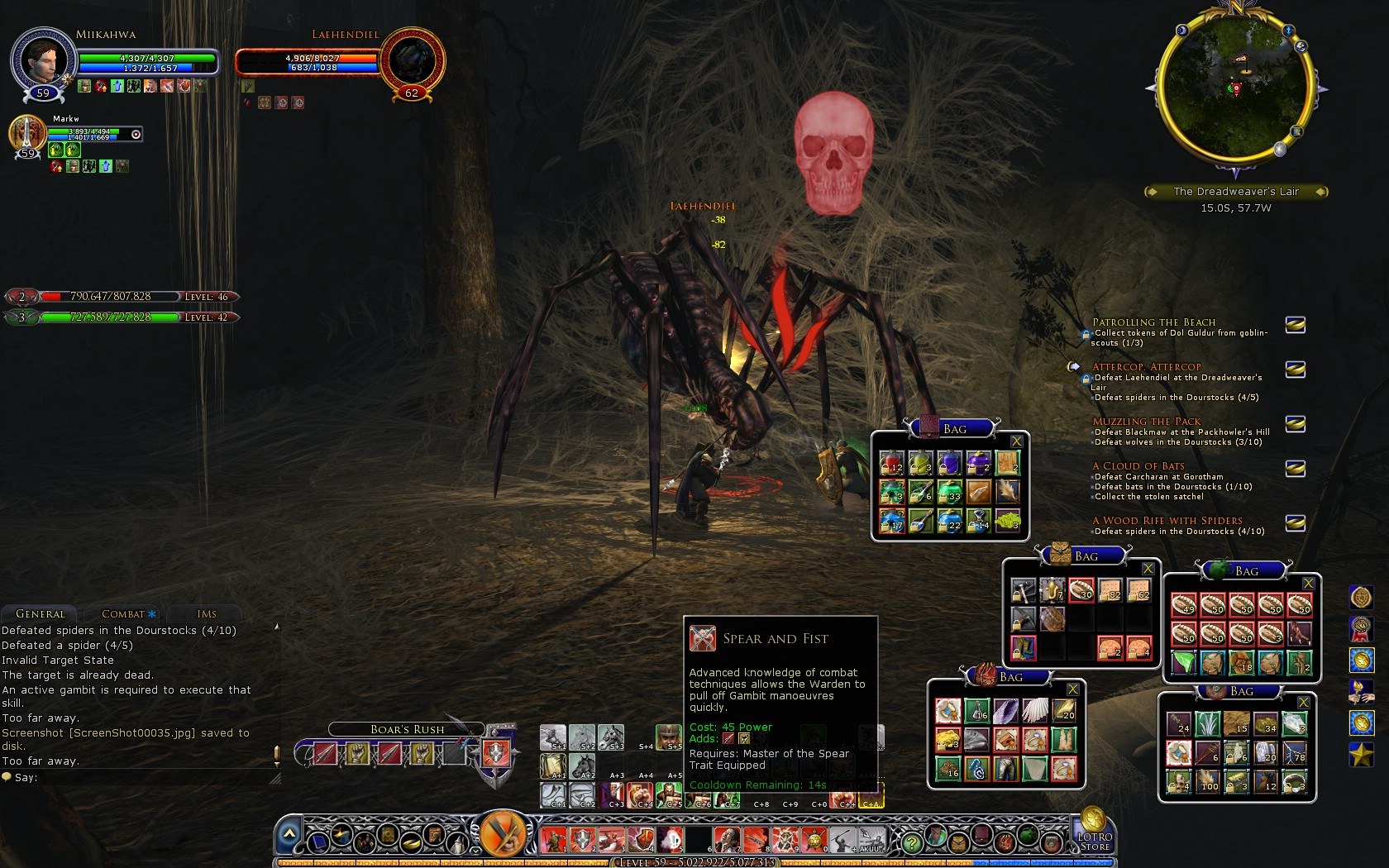This screenshot has height=868, width=1389.
Task: Select the Attercop, Attercop quest title
Action: (1146, 367)
